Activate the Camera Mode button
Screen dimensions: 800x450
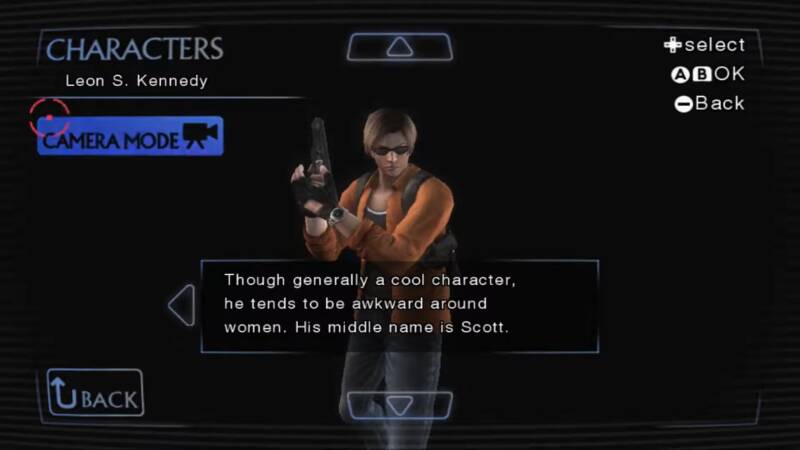[x=130, y=137]
